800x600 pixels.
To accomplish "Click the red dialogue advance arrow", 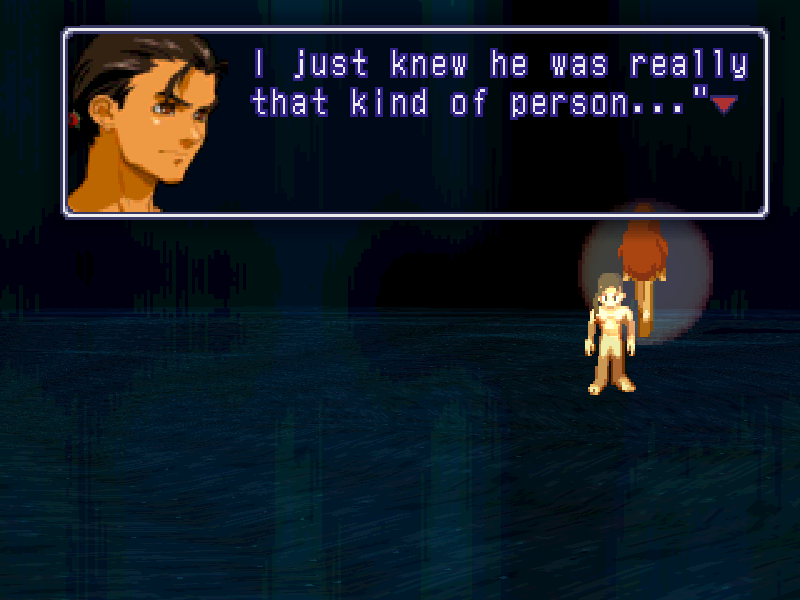I will tap(724, 103).
